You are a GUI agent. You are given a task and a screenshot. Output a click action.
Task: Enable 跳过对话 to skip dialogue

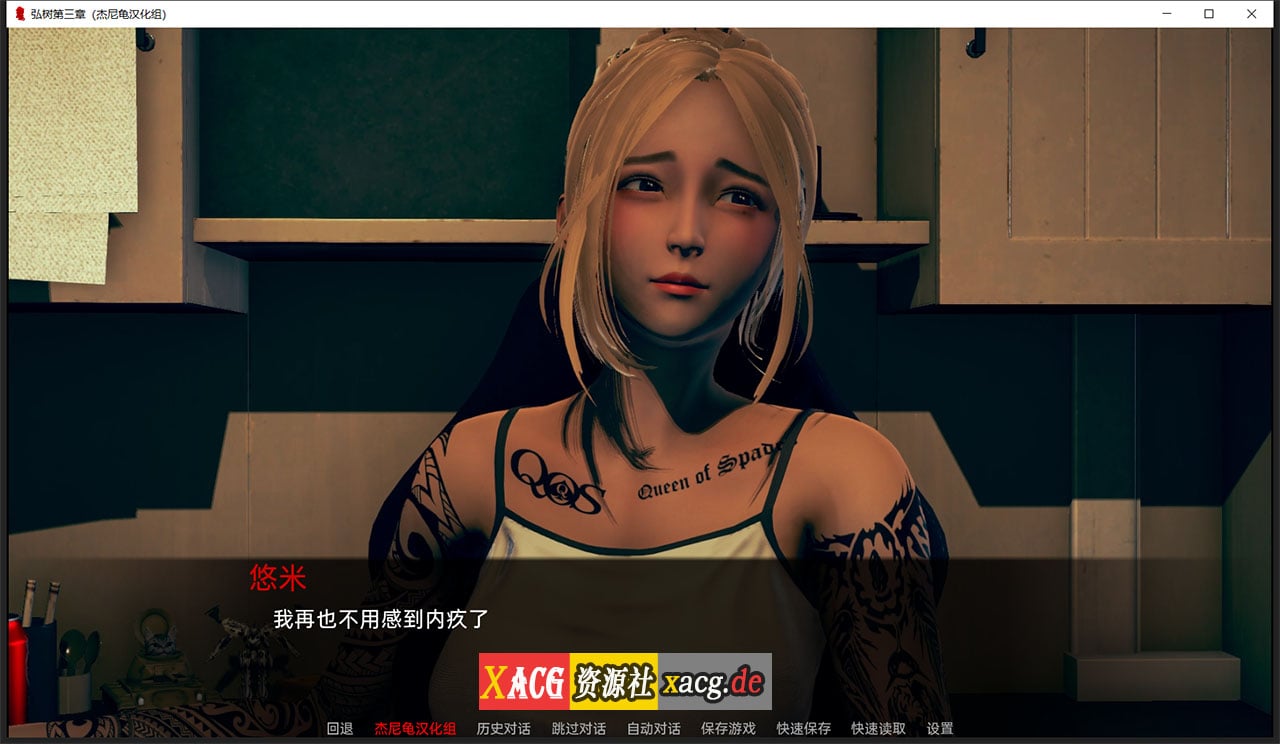pyautogui.click(x=578, y=729)
